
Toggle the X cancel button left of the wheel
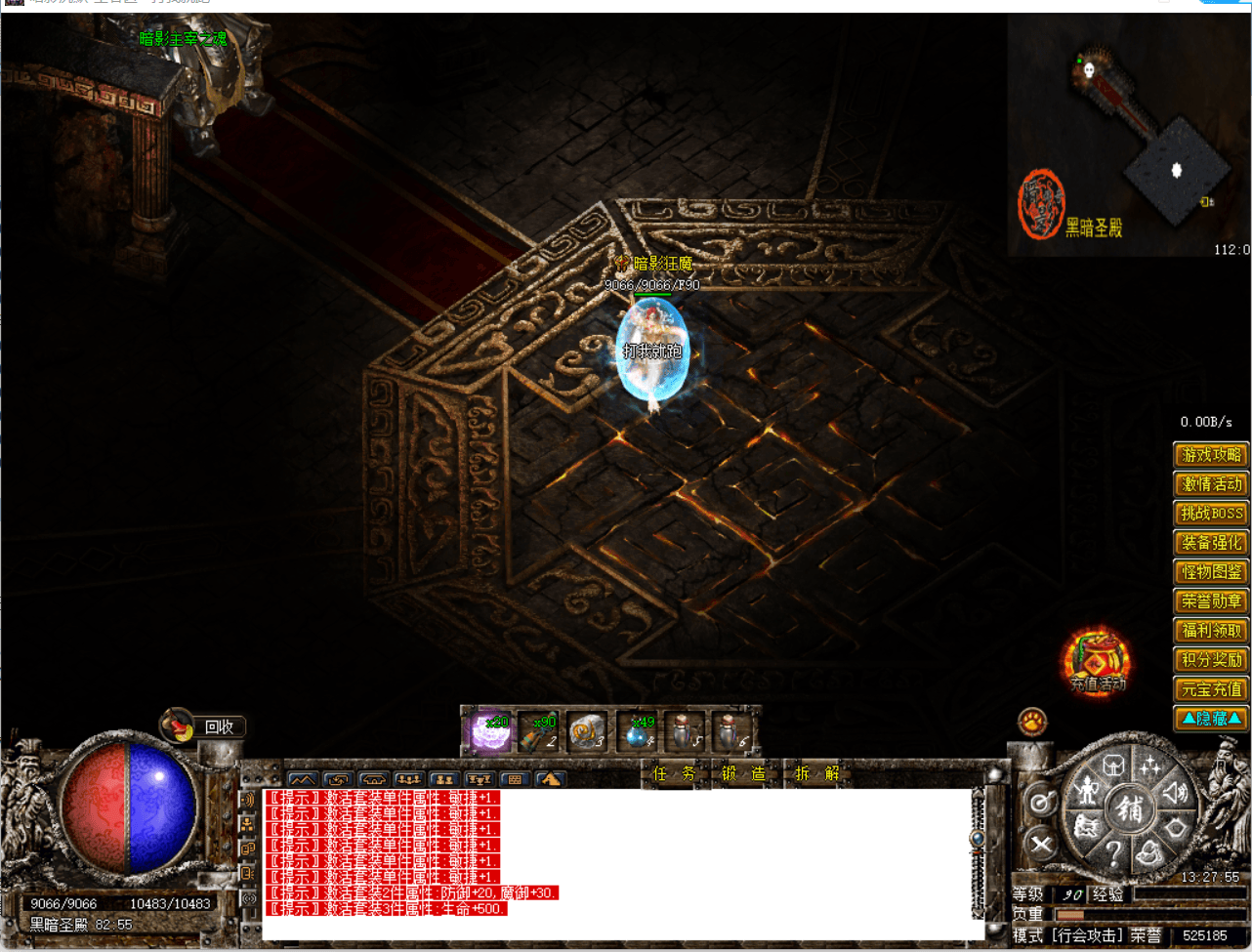pyautogui.click(x=1041, y=843)
